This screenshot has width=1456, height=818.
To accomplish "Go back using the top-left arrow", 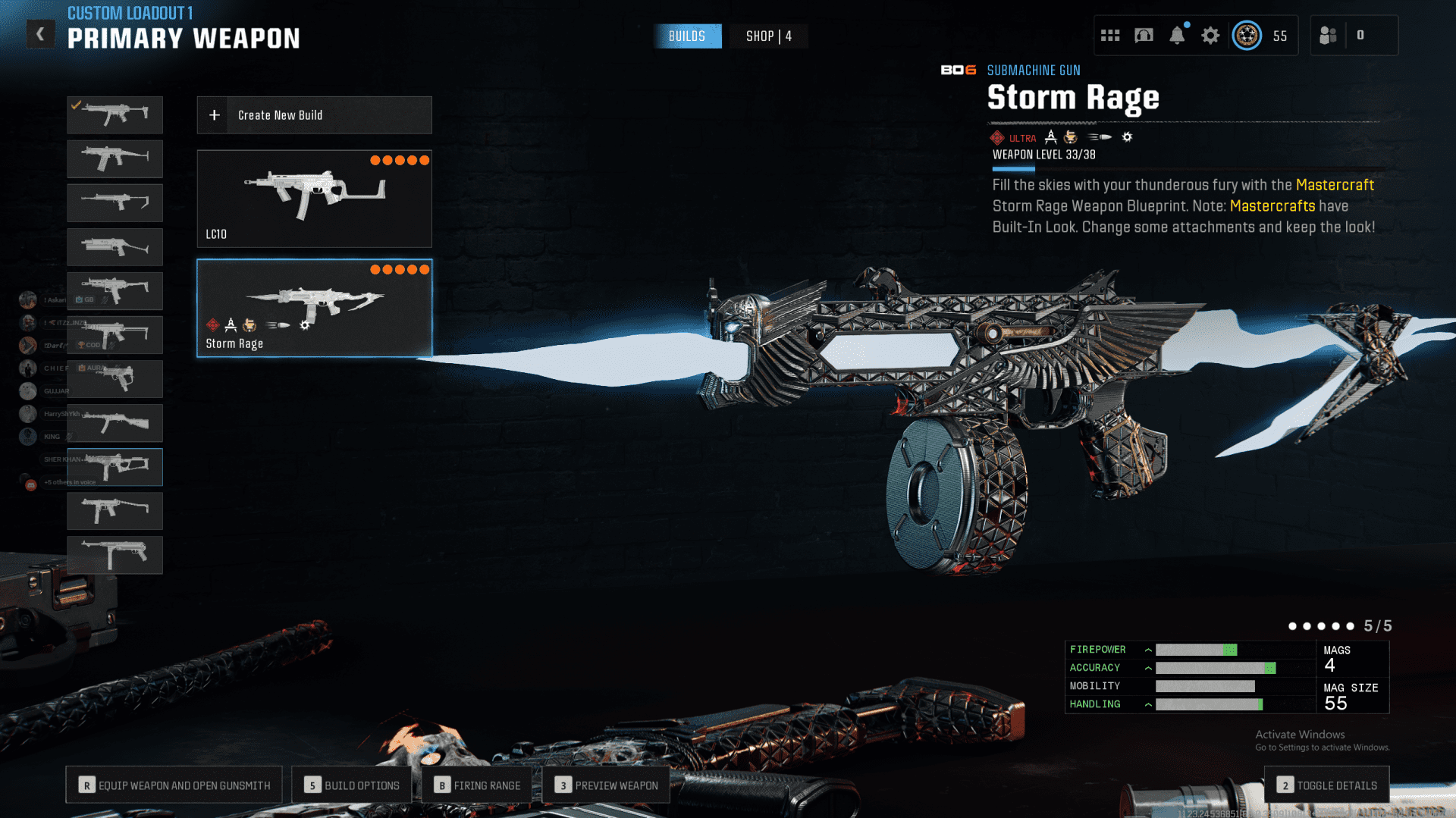I will click(x=40, y=34).
